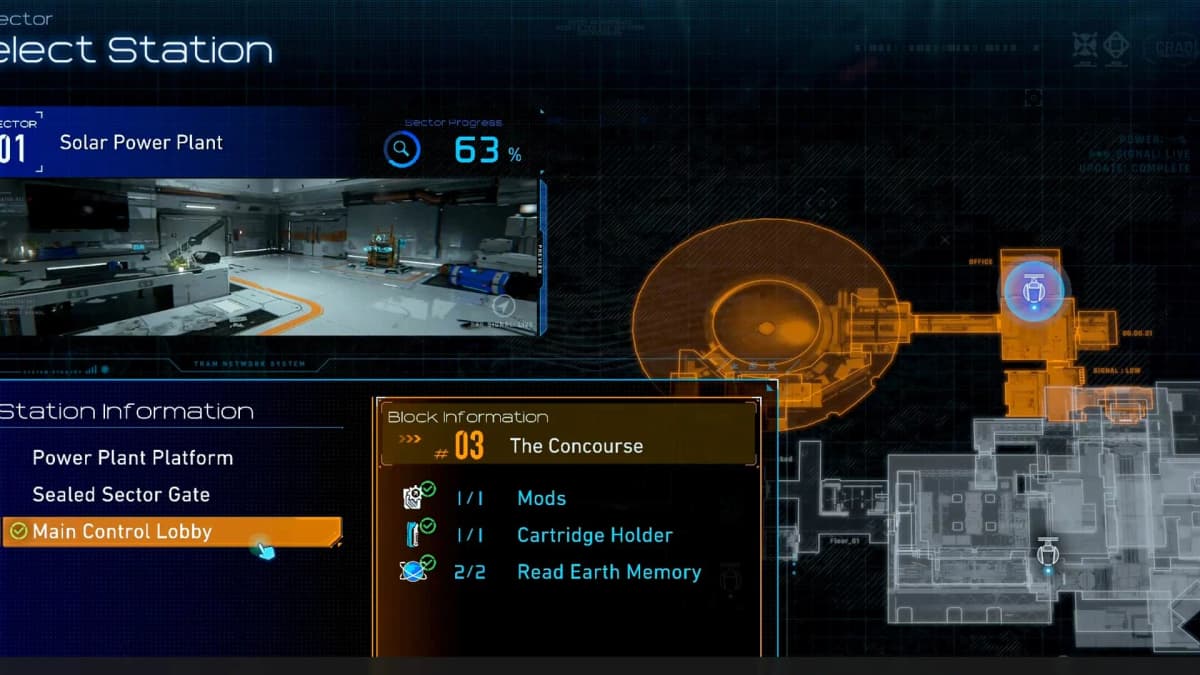
Task: Select the Cartridge Holder row
Action: (x=594, y=535)
